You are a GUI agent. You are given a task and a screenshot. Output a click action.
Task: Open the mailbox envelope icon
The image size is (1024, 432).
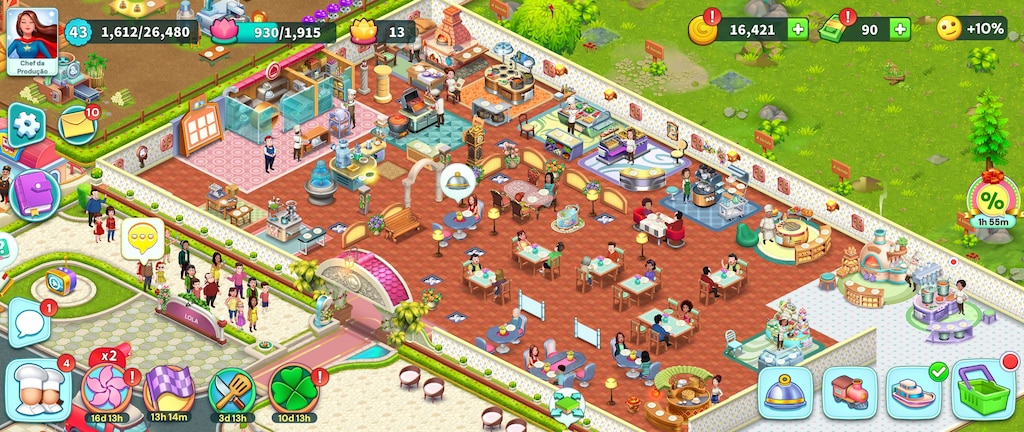click(x=76, y=125)
